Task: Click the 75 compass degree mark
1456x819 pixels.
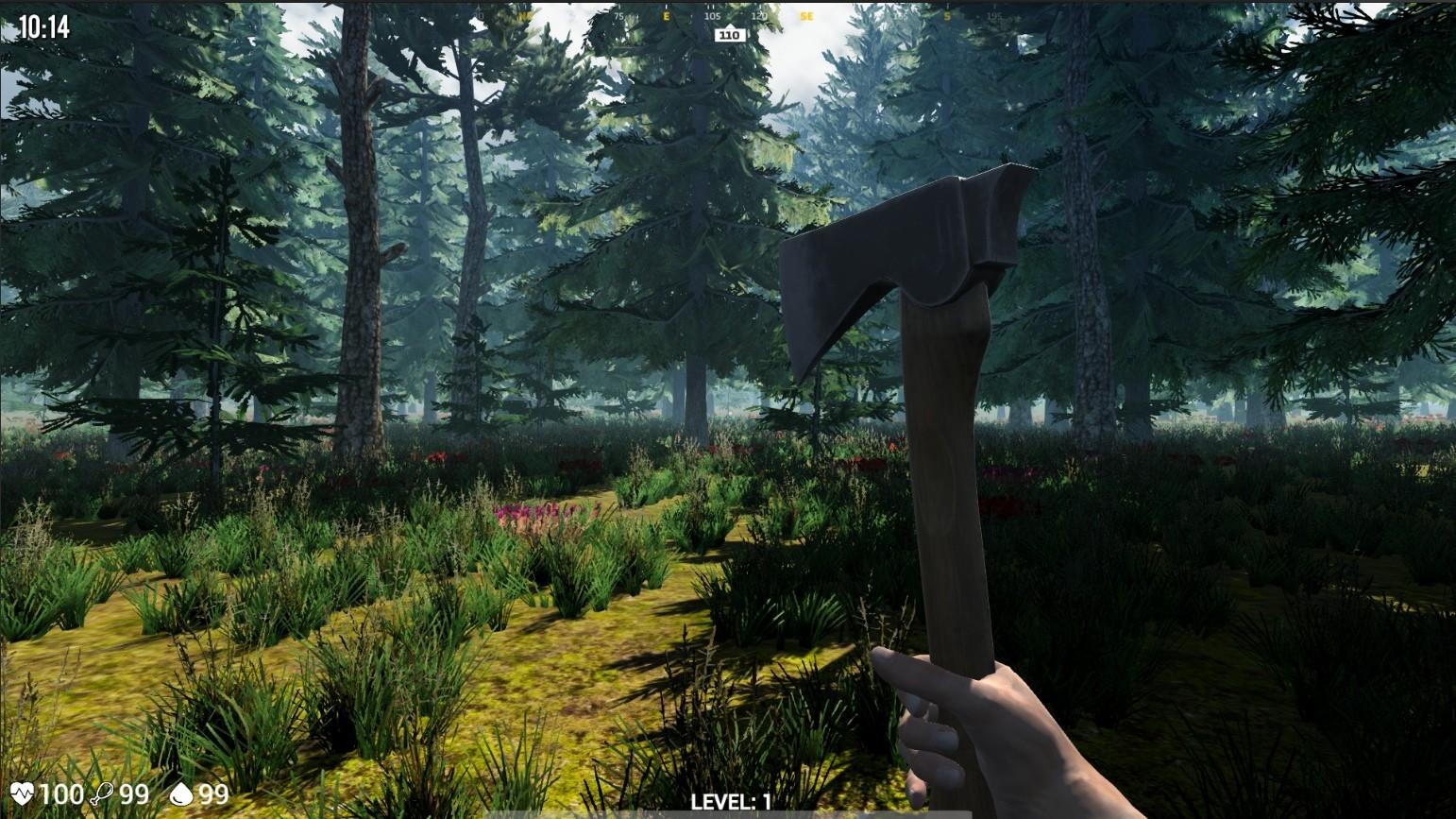Action: click(618, 16)
